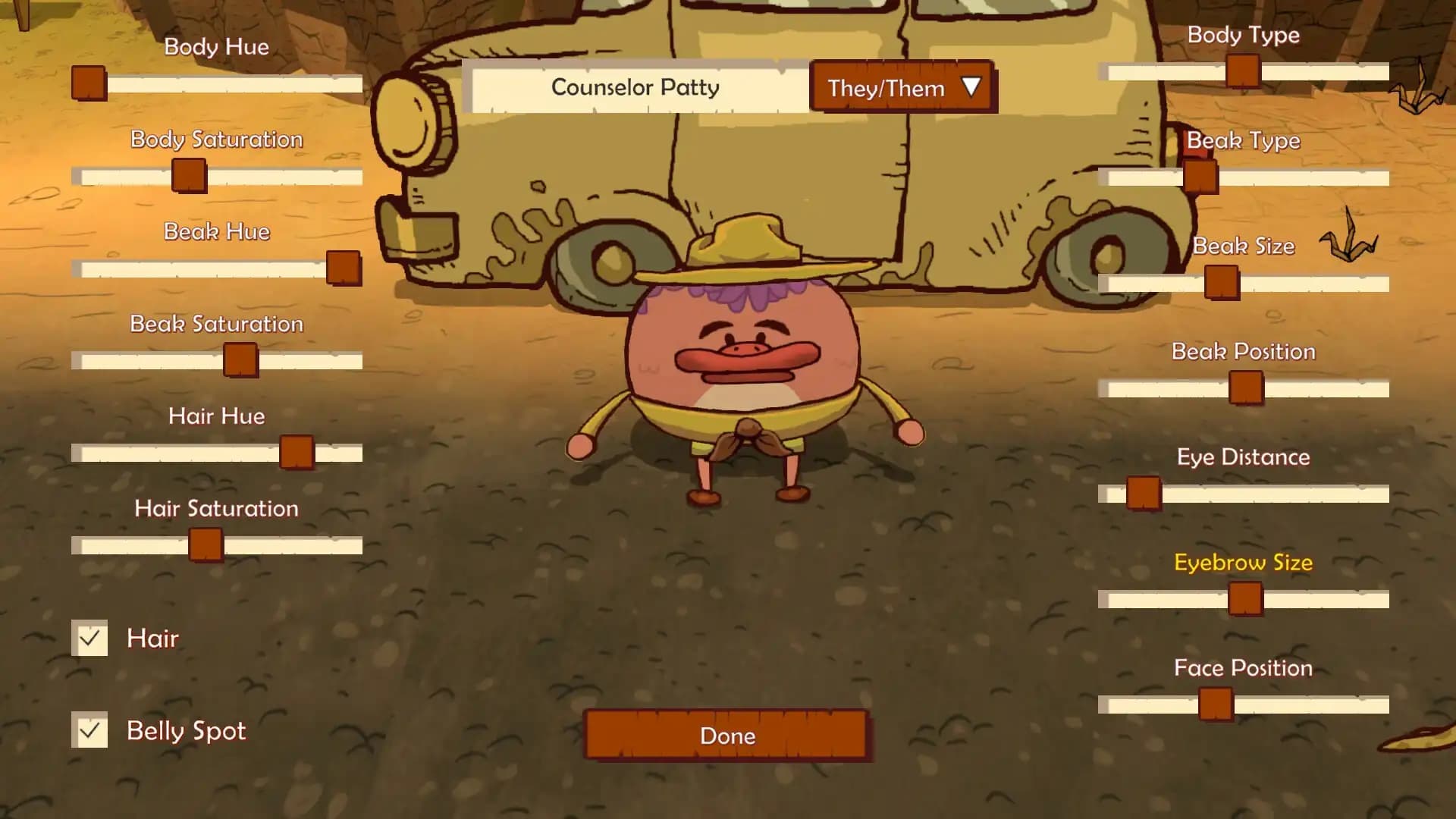Click the Hair Hue slider handle
This screenshot has height=819, width=1456.
pyautogui.click(x=297, y=452)
